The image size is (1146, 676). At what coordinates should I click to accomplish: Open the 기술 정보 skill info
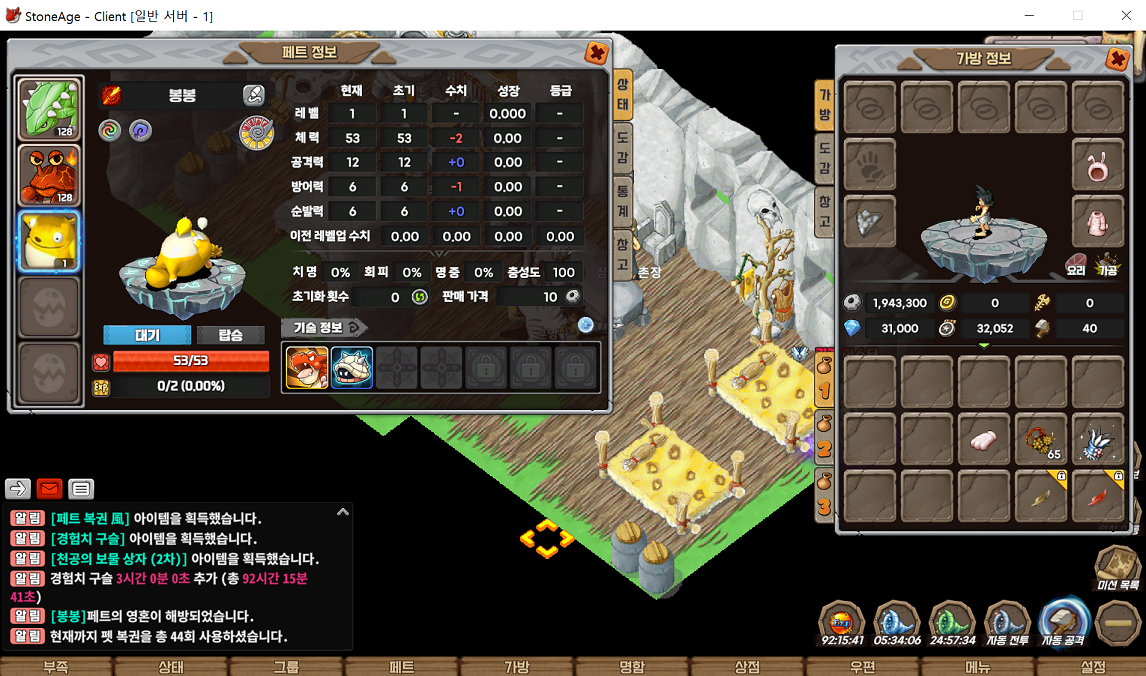pos(325,328)
